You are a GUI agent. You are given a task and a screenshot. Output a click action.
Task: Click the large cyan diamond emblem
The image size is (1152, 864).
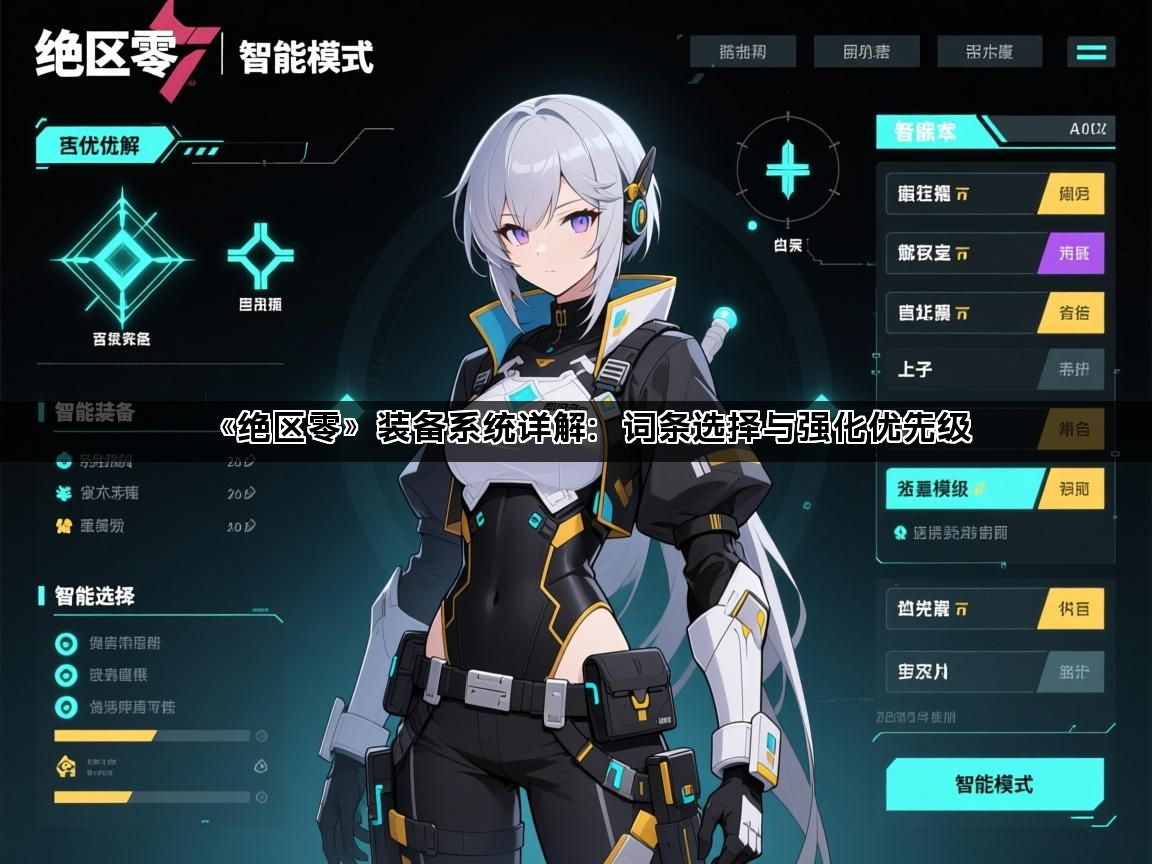(121, 258)
